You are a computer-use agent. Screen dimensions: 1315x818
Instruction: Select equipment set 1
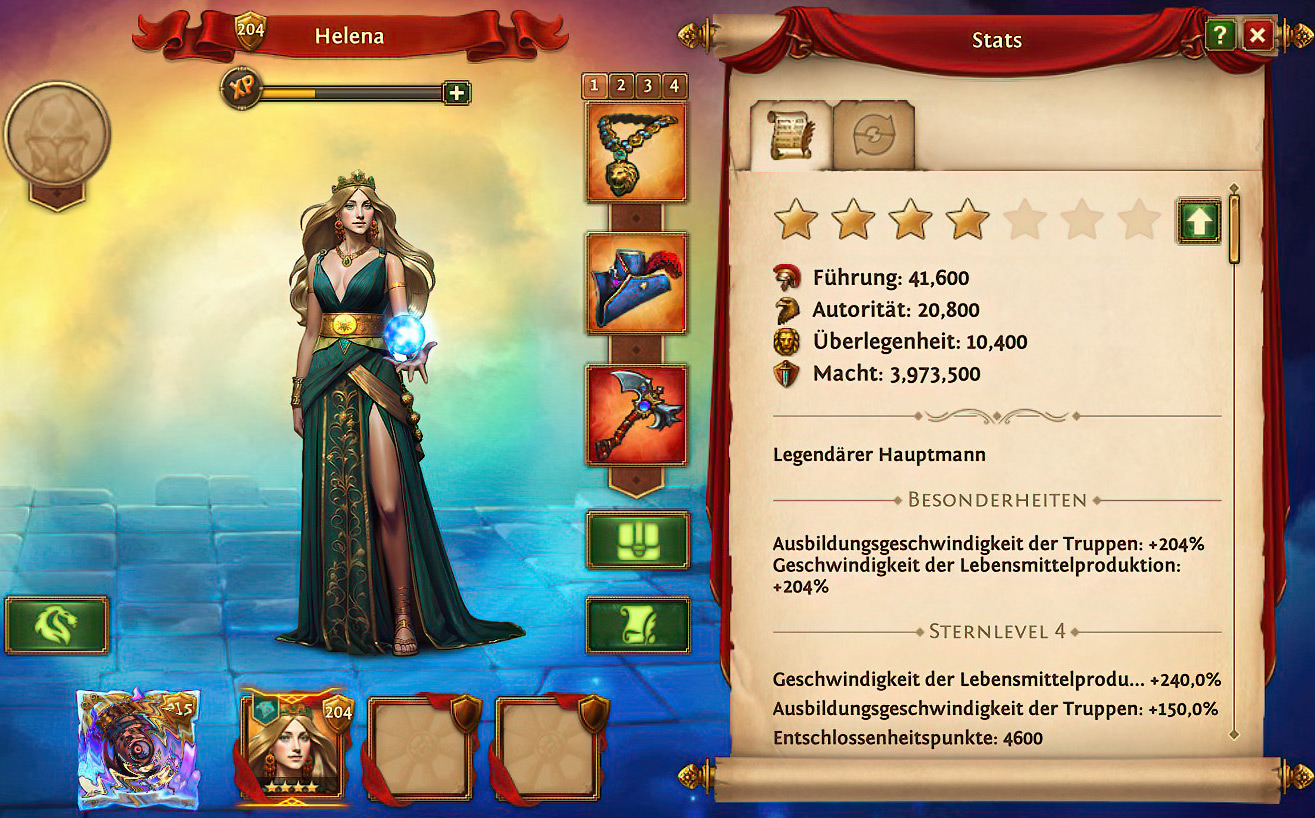coord(594,86)
